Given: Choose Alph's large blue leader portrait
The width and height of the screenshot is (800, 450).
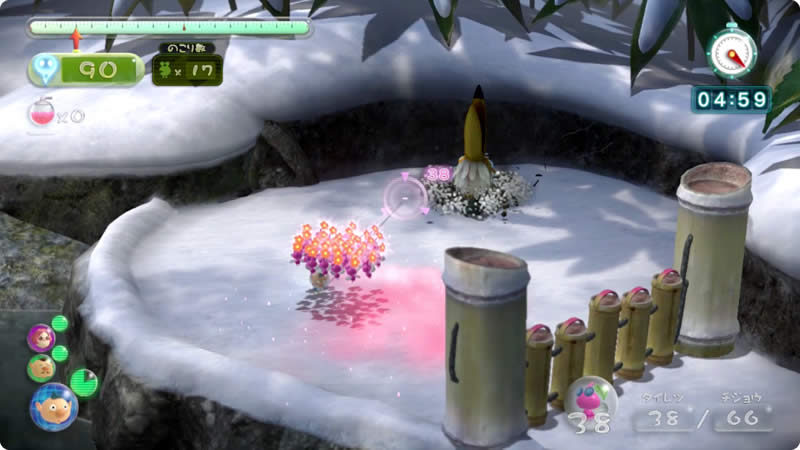Looking at the screenshot, I should pyautogui.click(x=53, y=406).
